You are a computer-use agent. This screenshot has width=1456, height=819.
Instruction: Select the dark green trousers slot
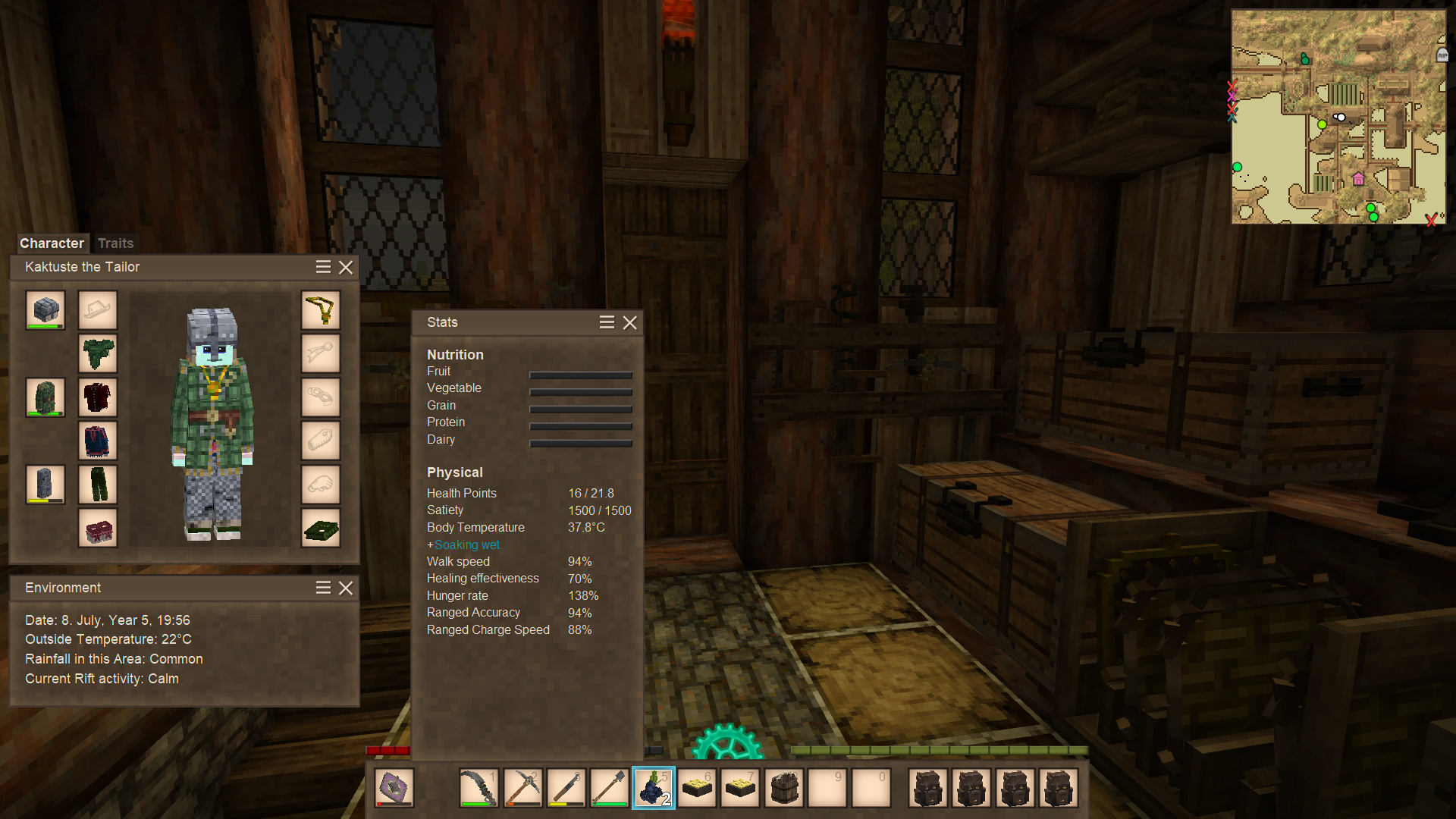point(98,484)
